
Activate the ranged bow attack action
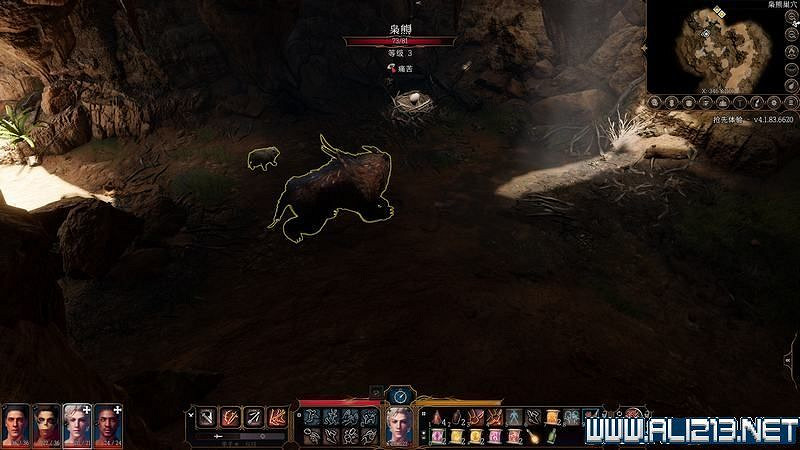pyautogui.click(x=255, y=417)
